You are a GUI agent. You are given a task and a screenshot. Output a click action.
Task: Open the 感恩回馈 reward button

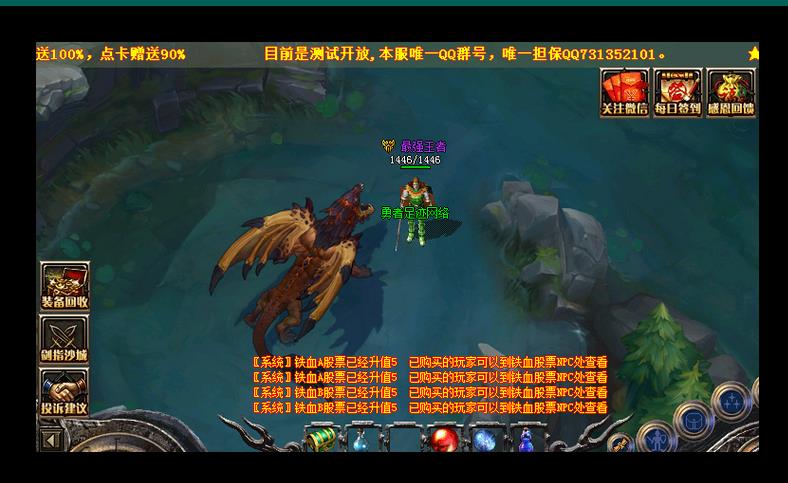(x=731, y=92)
